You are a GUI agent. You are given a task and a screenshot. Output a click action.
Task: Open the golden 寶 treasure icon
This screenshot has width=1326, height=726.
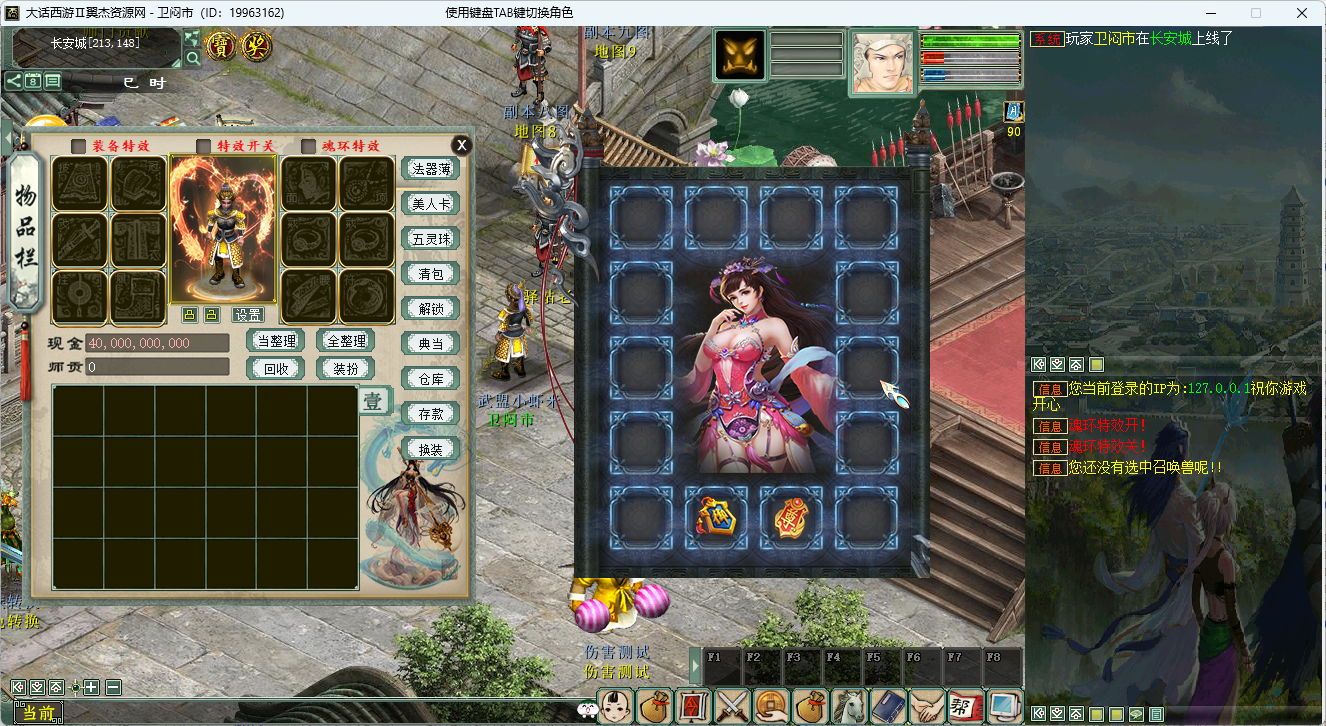tap(221, 45)
